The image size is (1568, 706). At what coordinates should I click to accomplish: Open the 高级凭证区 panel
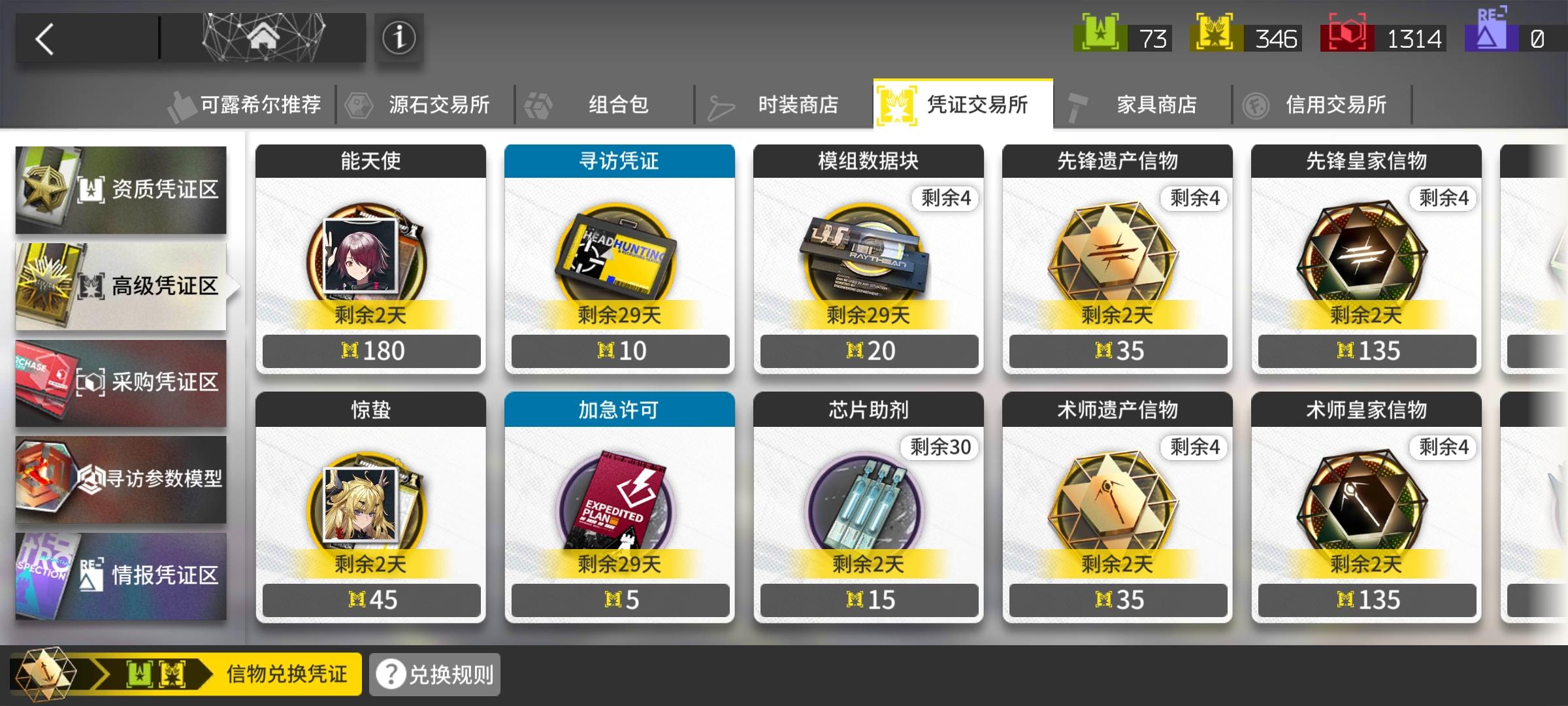coord(121,286)
